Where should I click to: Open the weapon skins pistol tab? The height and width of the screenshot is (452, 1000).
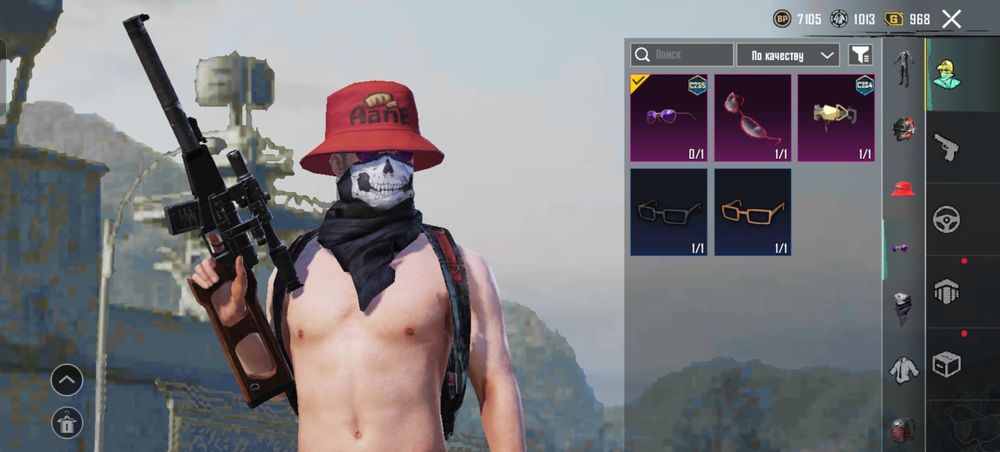pyautogui.click(x=946, y=148)
